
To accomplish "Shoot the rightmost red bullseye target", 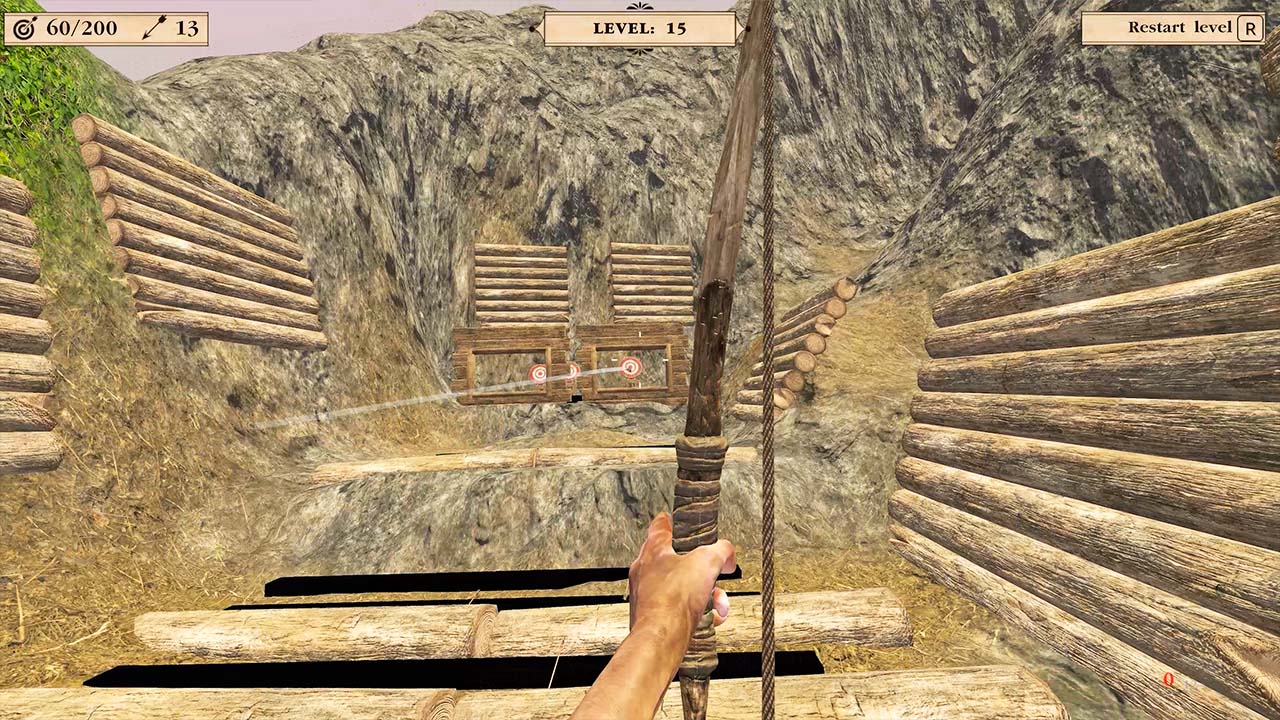I will tap(631, 368).
